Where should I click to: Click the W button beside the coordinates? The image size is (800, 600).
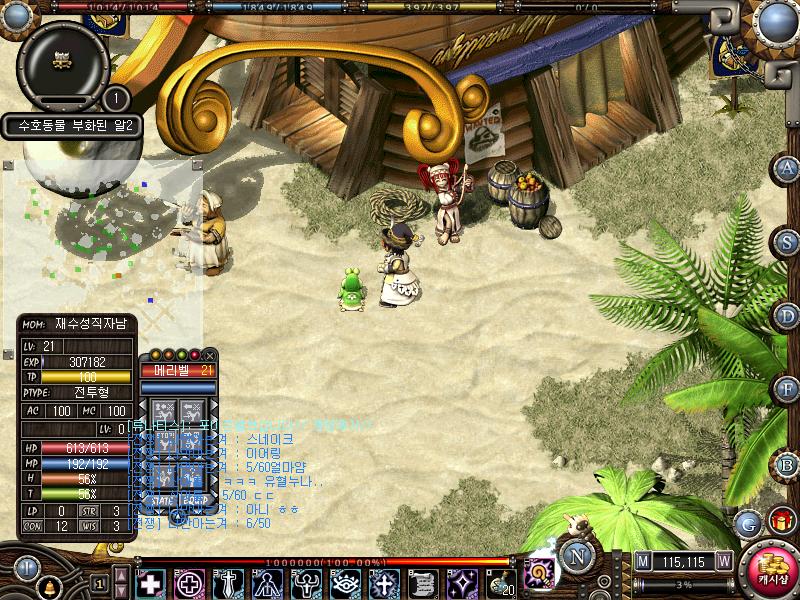[x=723, y=561]
